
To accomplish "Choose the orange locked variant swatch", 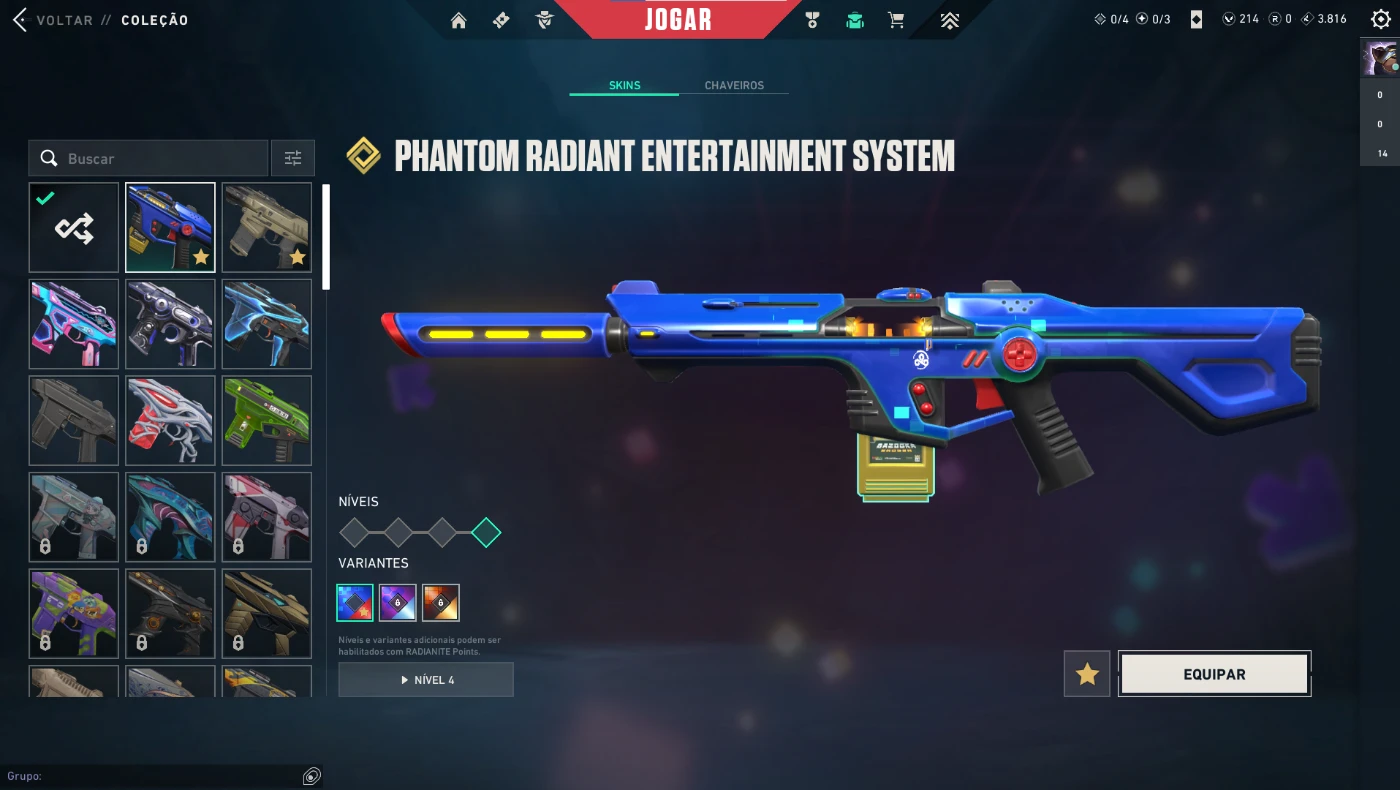I will pyautogui.click(x=441, y=603).
